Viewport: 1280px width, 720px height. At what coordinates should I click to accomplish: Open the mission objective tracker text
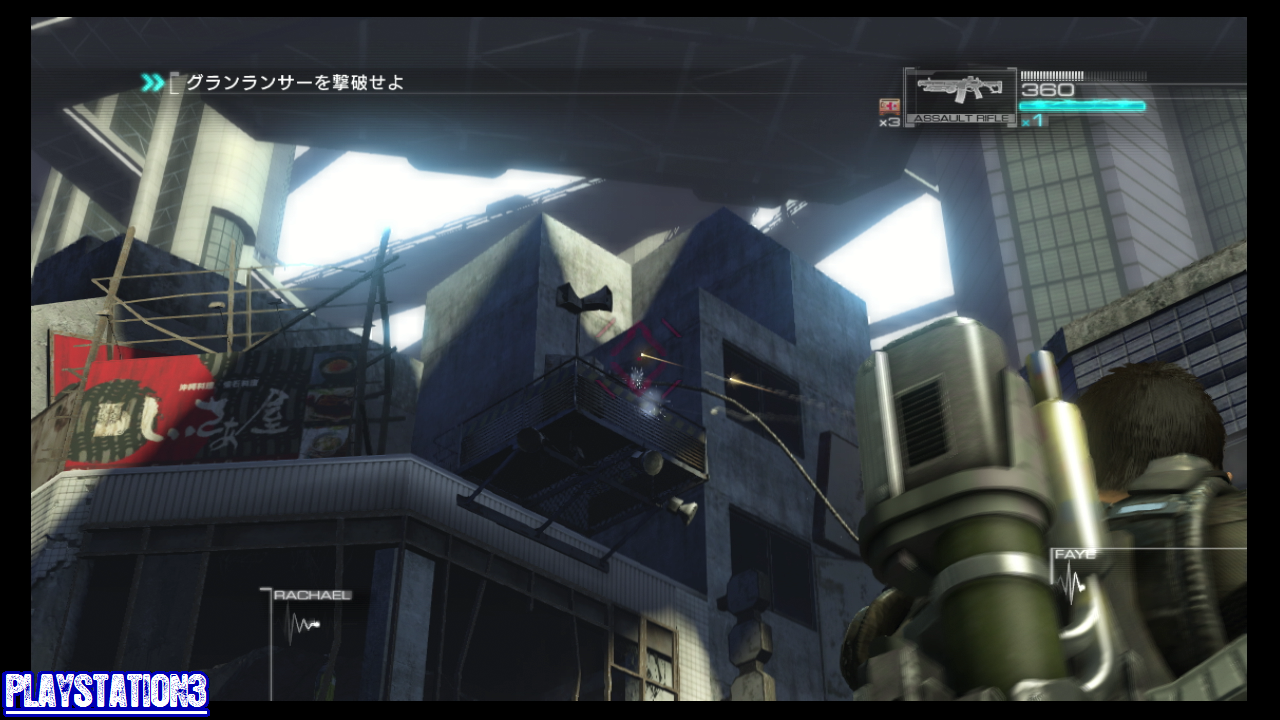pos(295,83)
